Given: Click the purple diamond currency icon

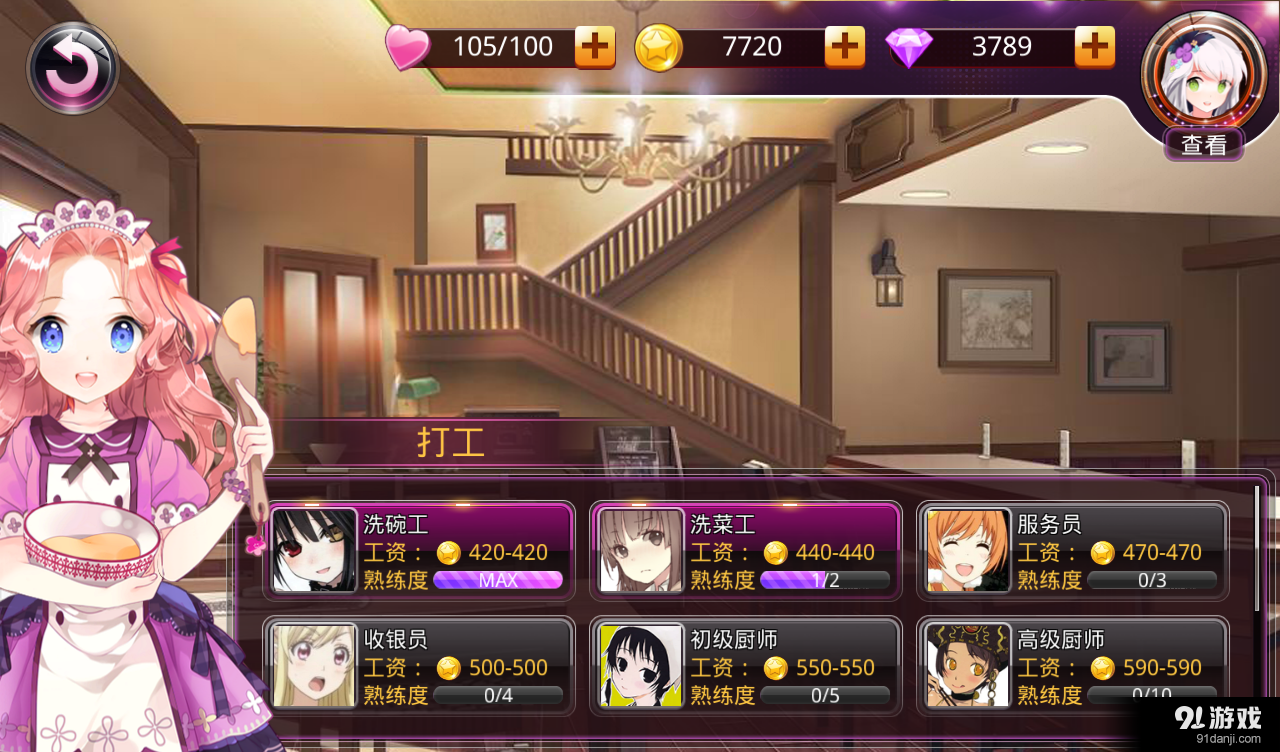Looking at the screenshot, I should click(x=909, y=46).
